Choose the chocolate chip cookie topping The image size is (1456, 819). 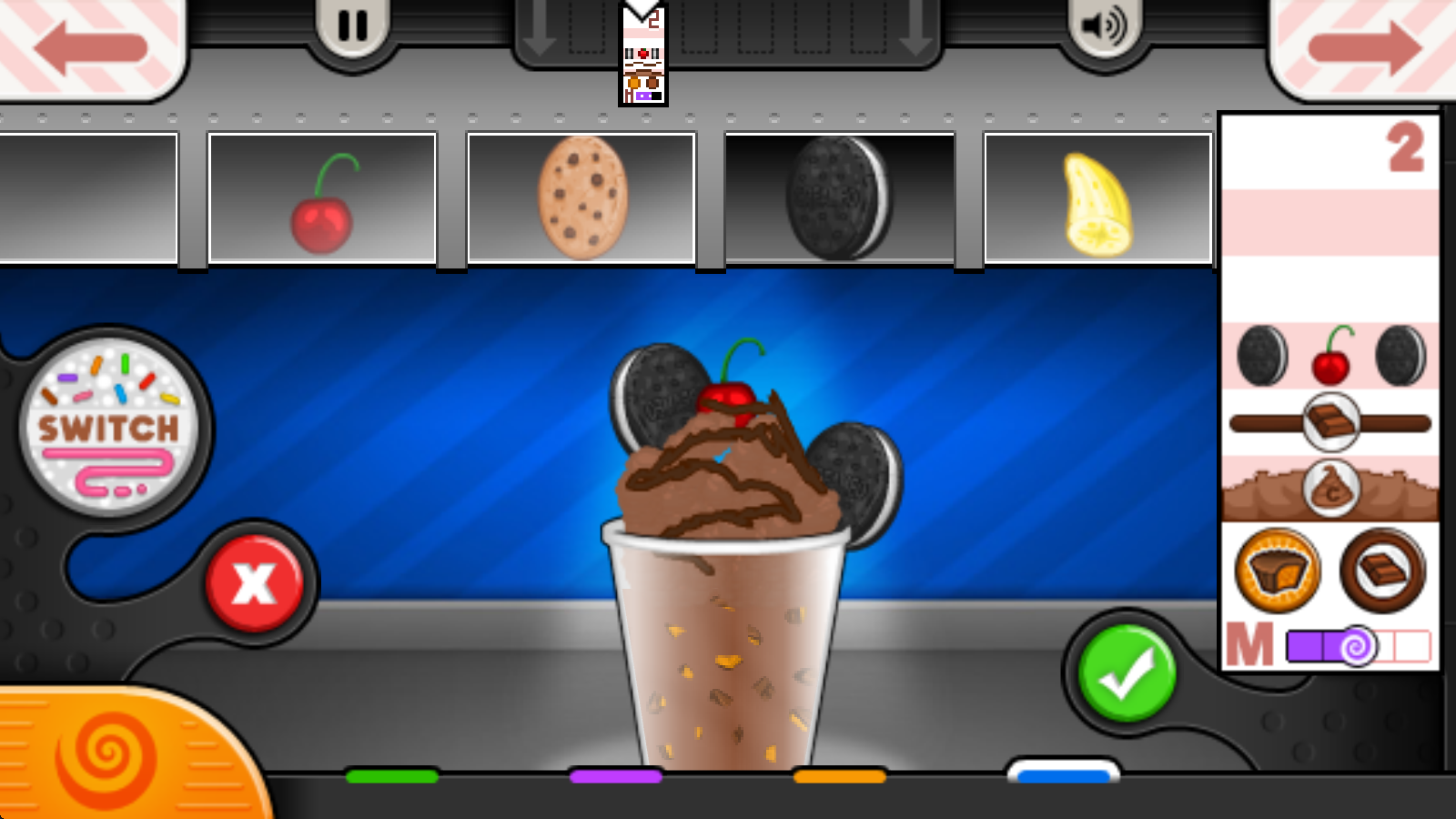(581, 198)
